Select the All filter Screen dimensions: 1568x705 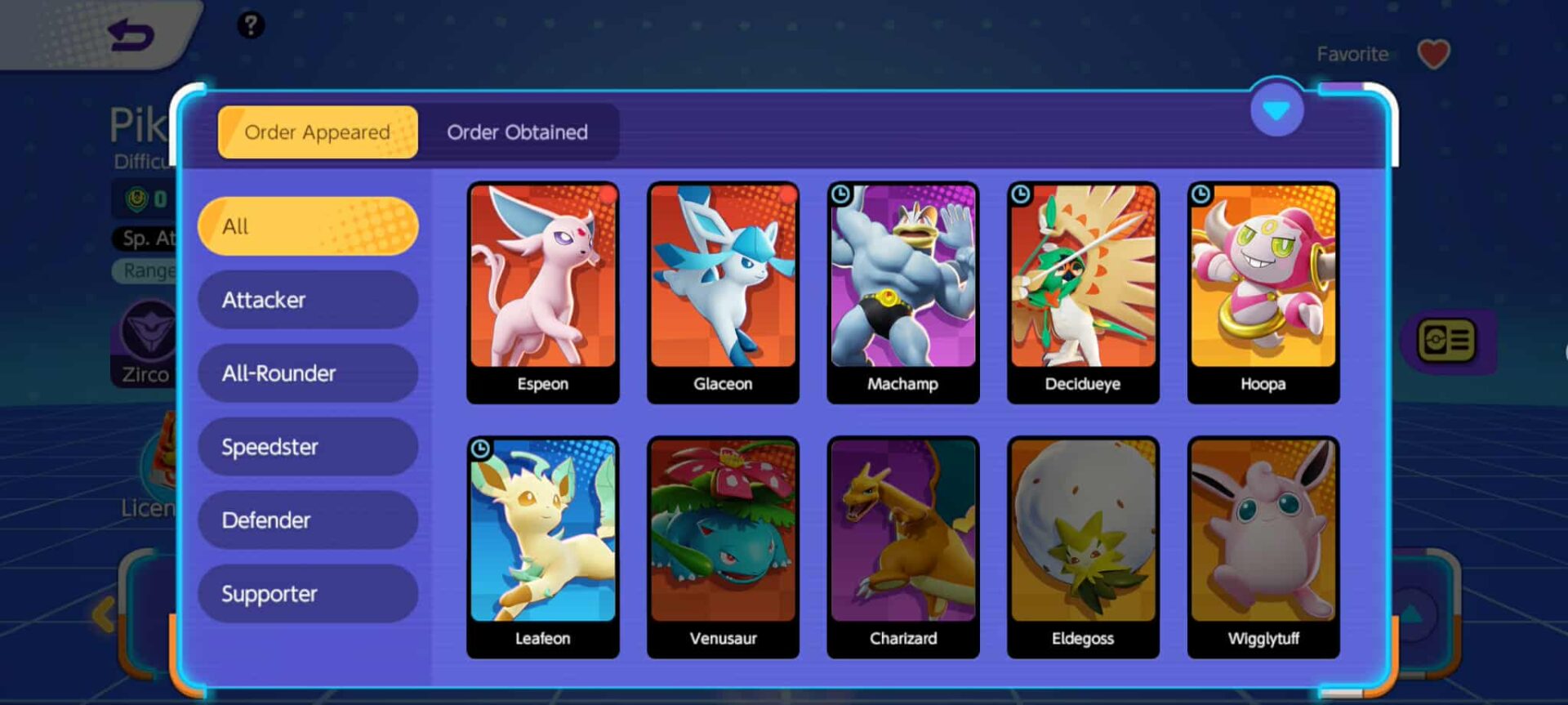(308, 226)
